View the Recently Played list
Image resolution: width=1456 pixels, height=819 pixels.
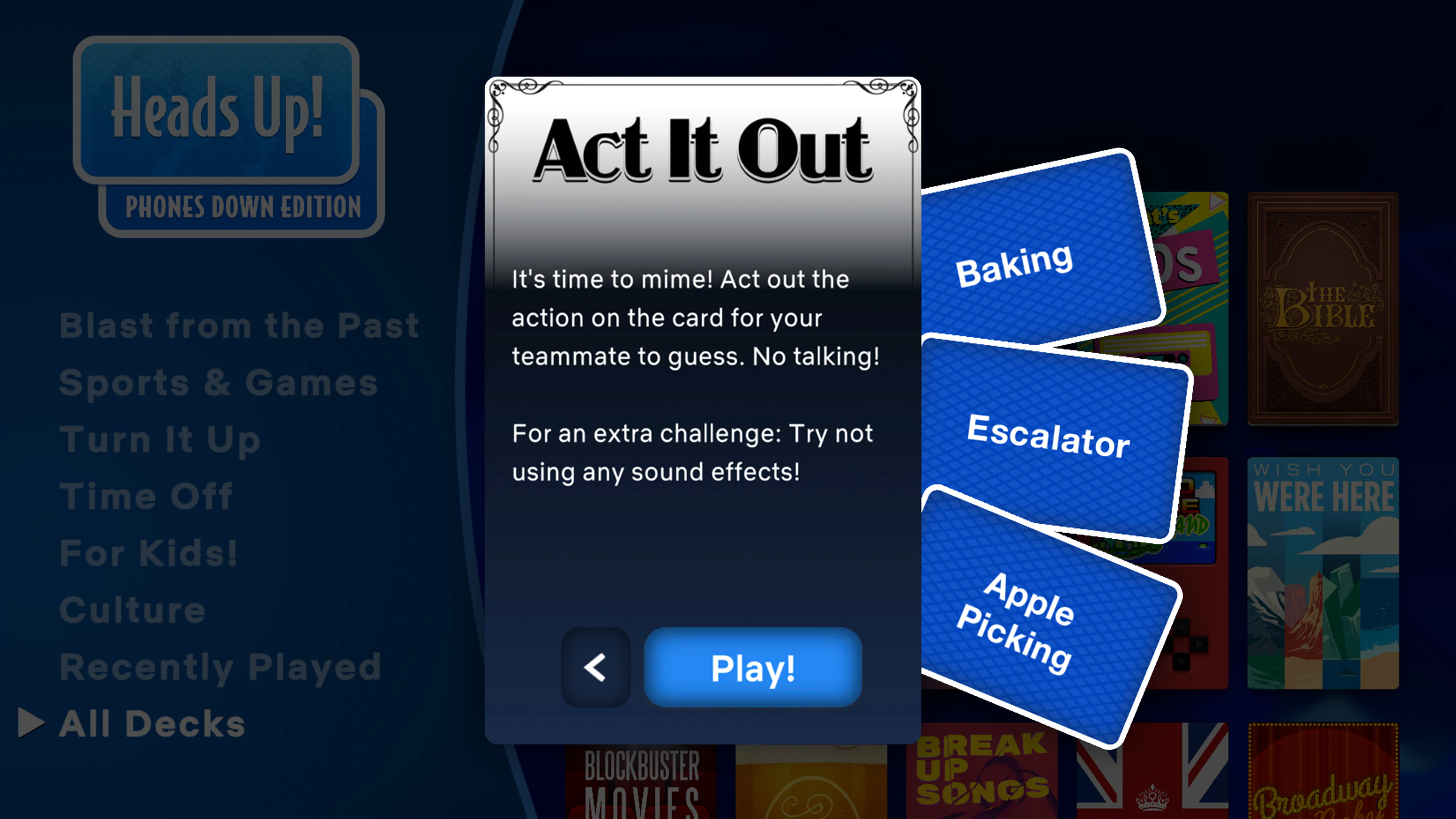coord(220,667)
